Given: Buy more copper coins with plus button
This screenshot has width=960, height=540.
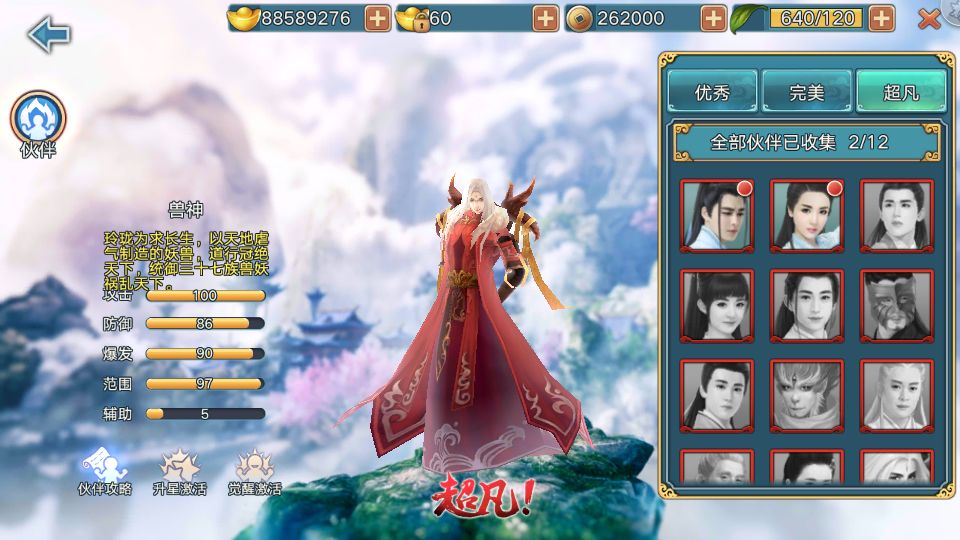Looking at the screenshot, I should click(x=713, y=18).
